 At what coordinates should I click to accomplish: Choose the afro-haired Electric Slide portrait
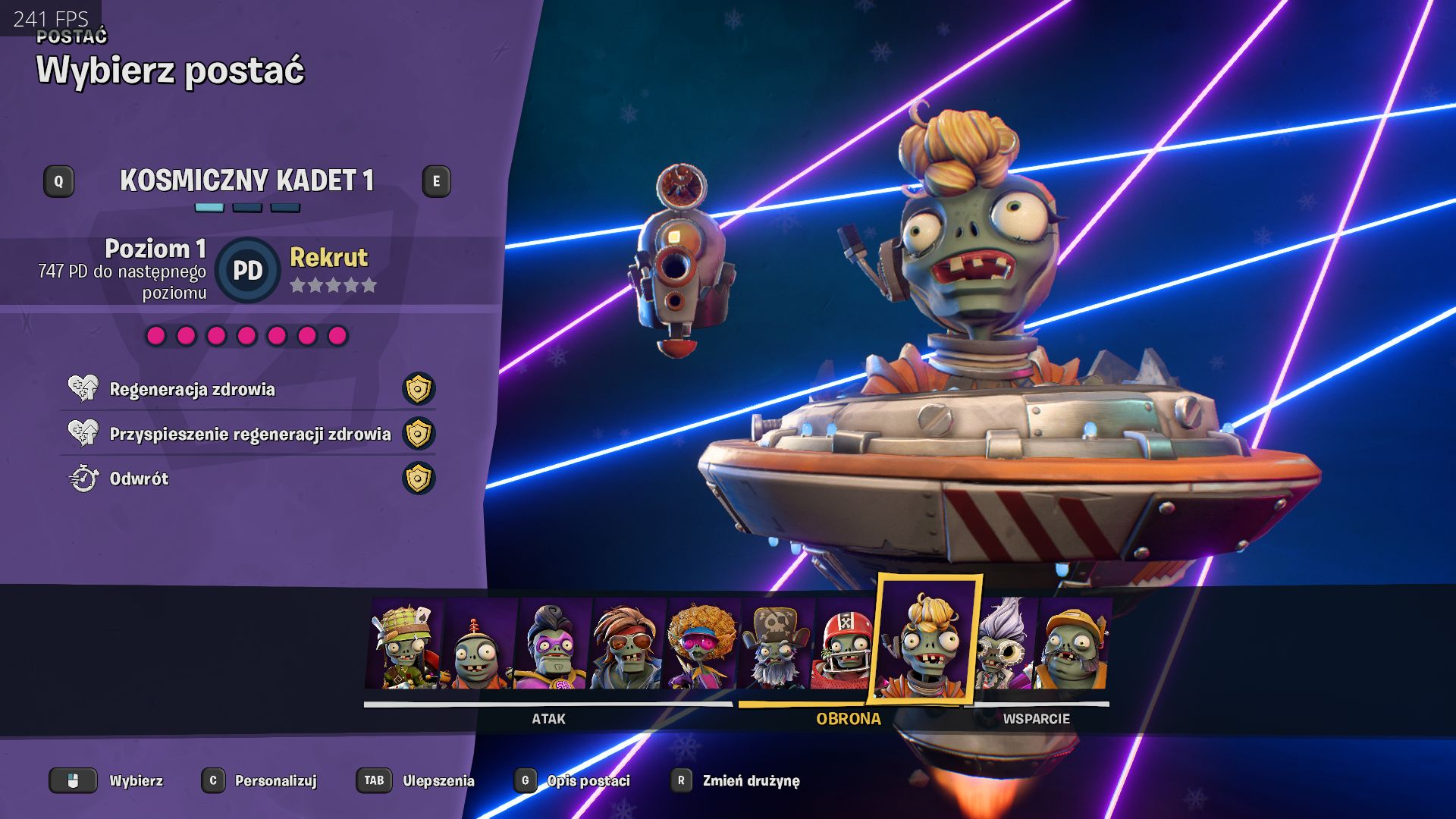tap(701, 645)
